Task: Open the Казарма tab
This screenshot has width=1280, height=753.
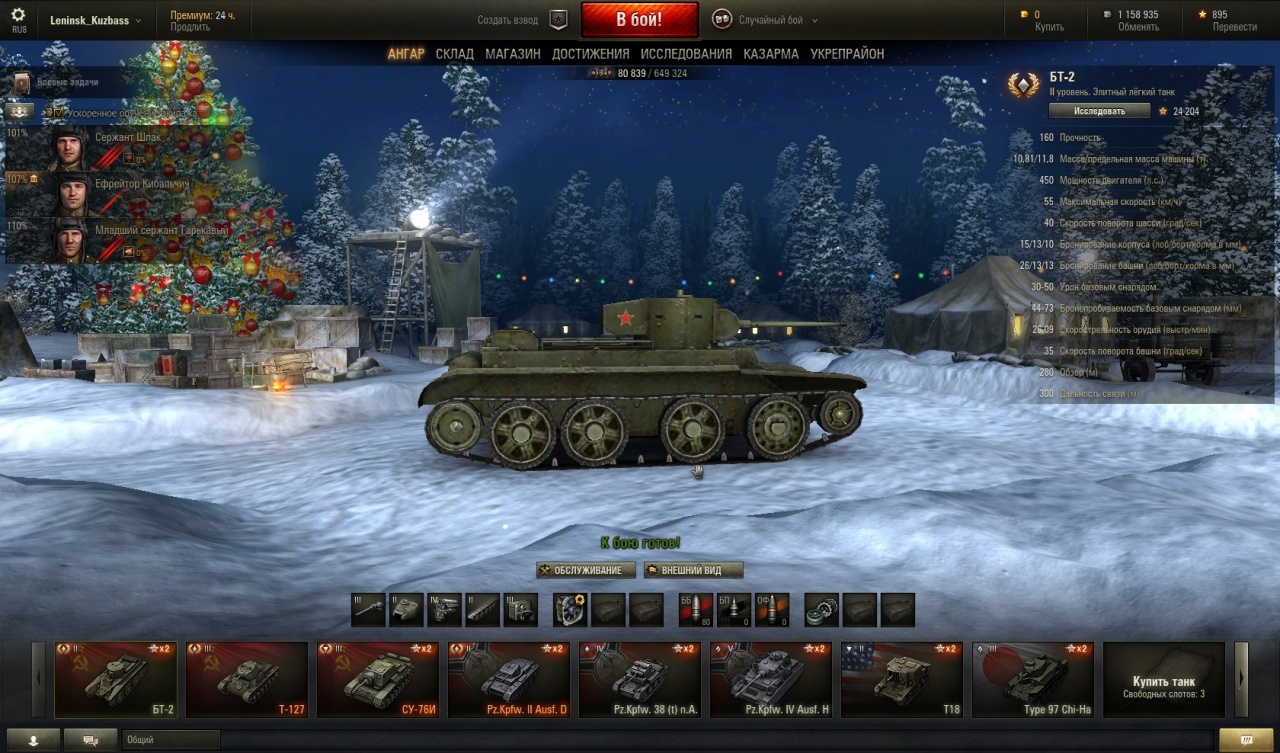Action: point(770,54)
